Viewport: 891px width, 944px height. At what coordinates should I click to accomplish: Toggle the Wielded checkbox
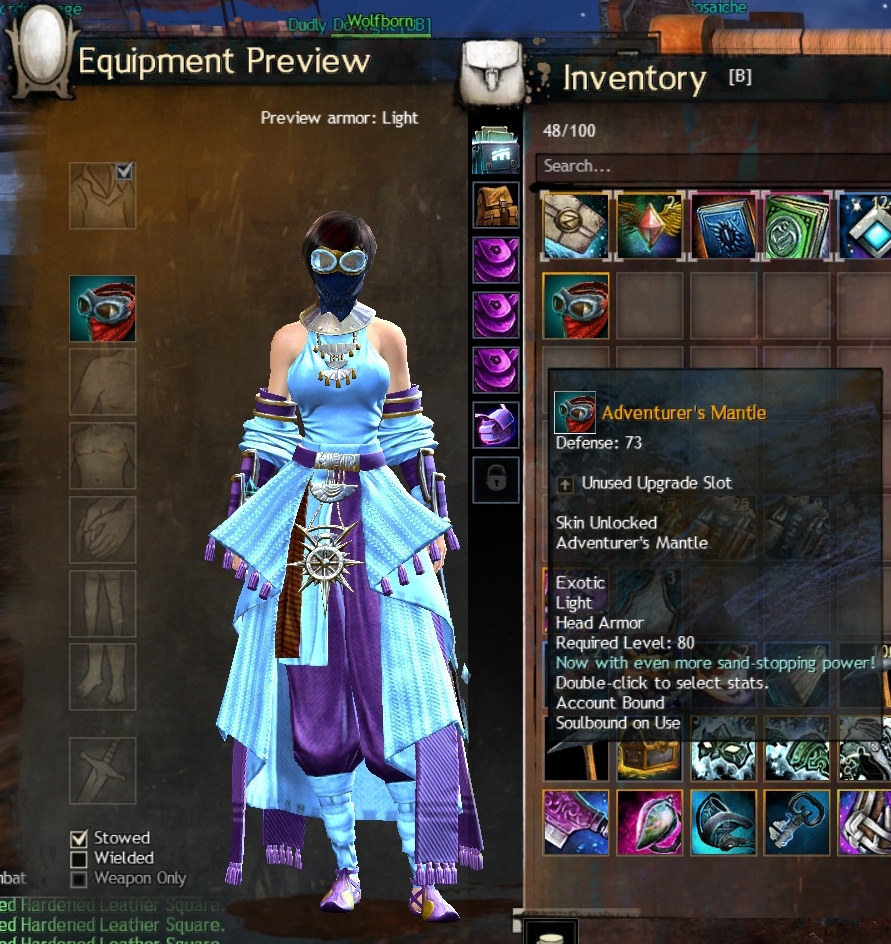click(79, 858)
